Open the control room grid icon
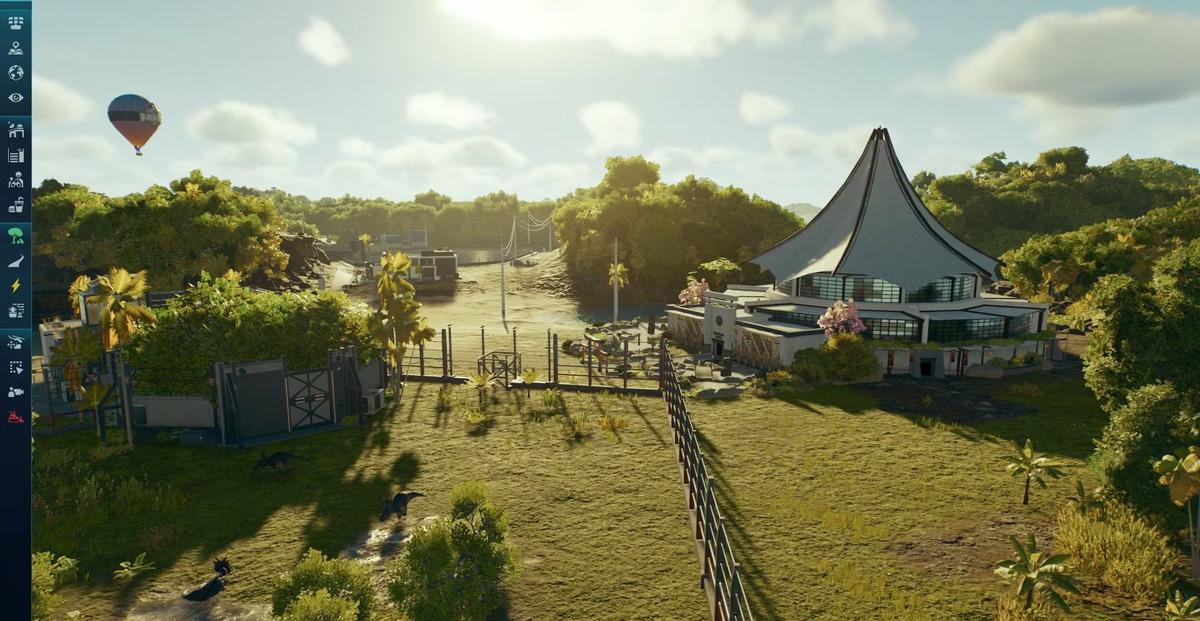The image size is (1200, 621). tap(15, 22)
